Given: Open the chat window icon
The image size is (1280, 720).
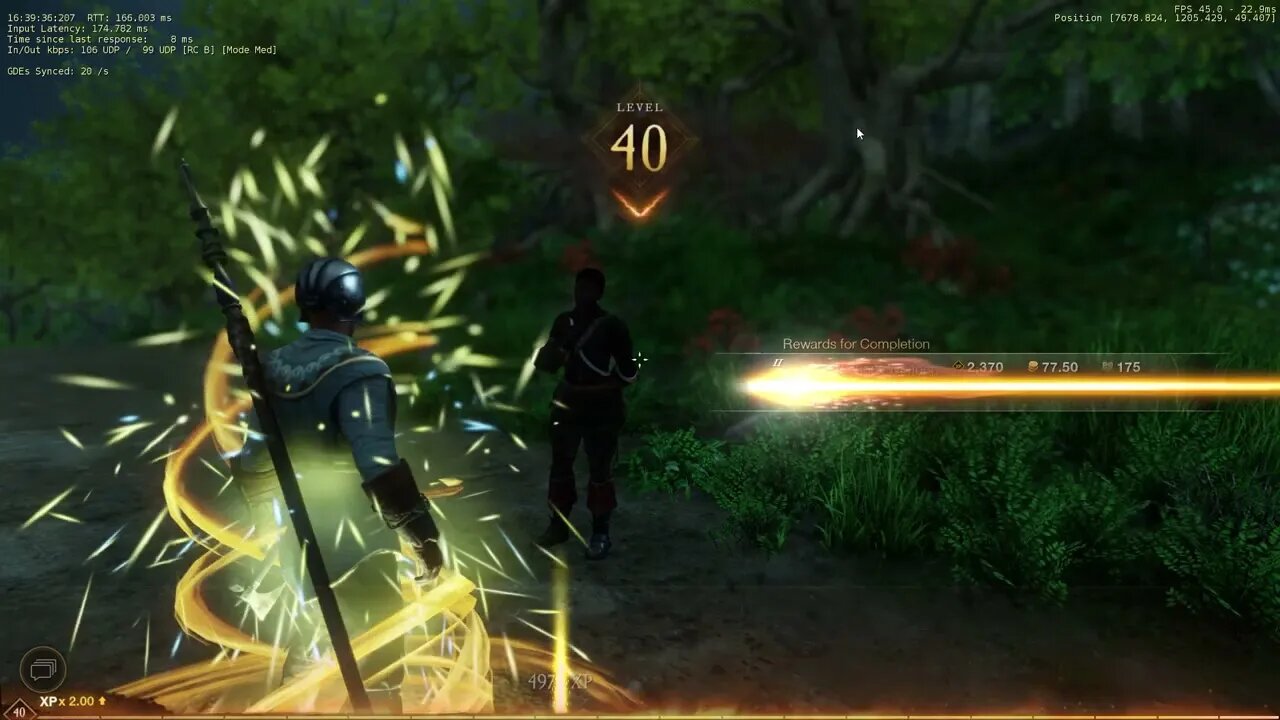Looking at the screenshot, I should pos(43,668).
